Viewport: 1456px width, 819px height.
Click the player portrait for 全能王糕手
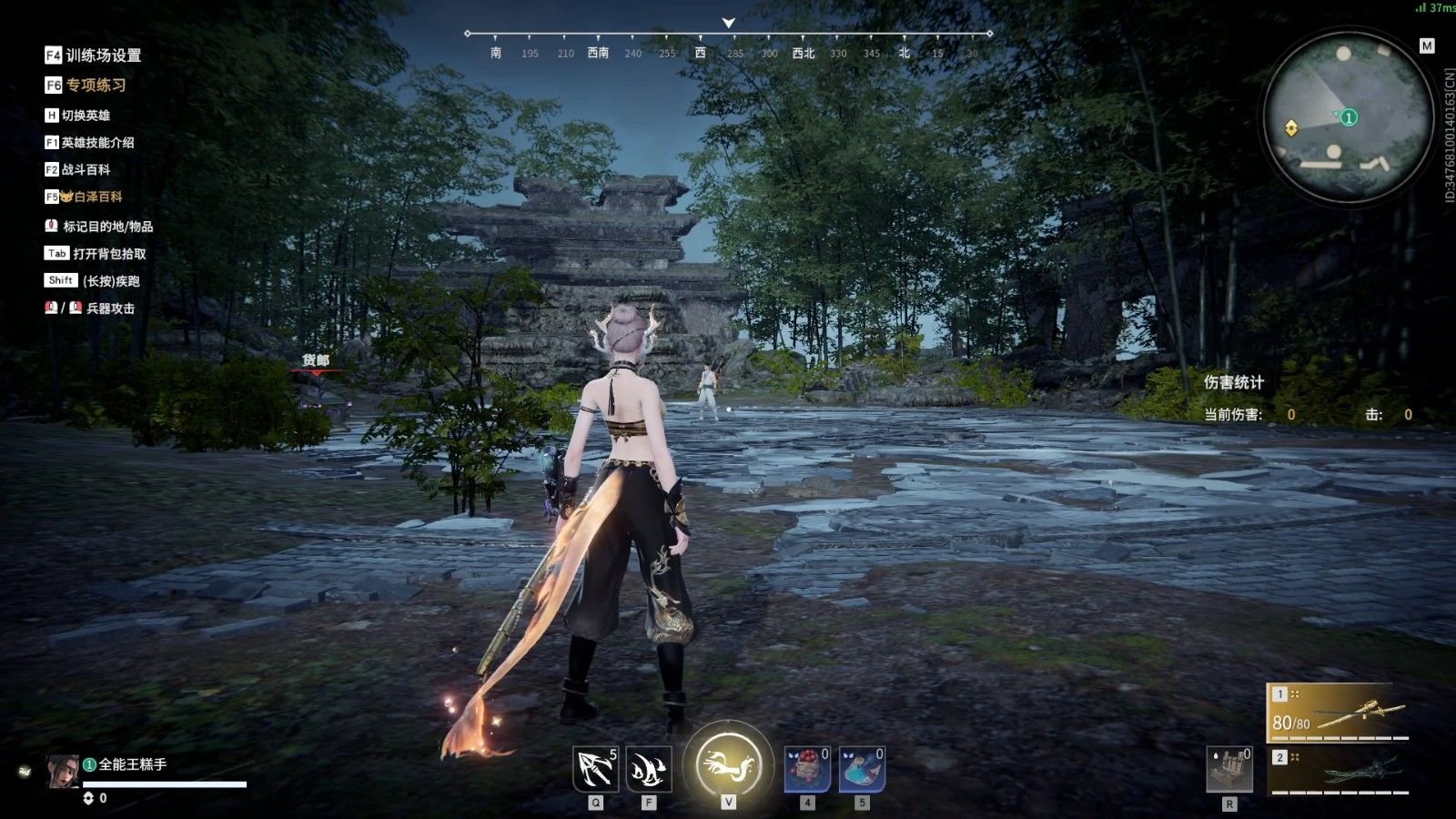click(x=63, y=771)
